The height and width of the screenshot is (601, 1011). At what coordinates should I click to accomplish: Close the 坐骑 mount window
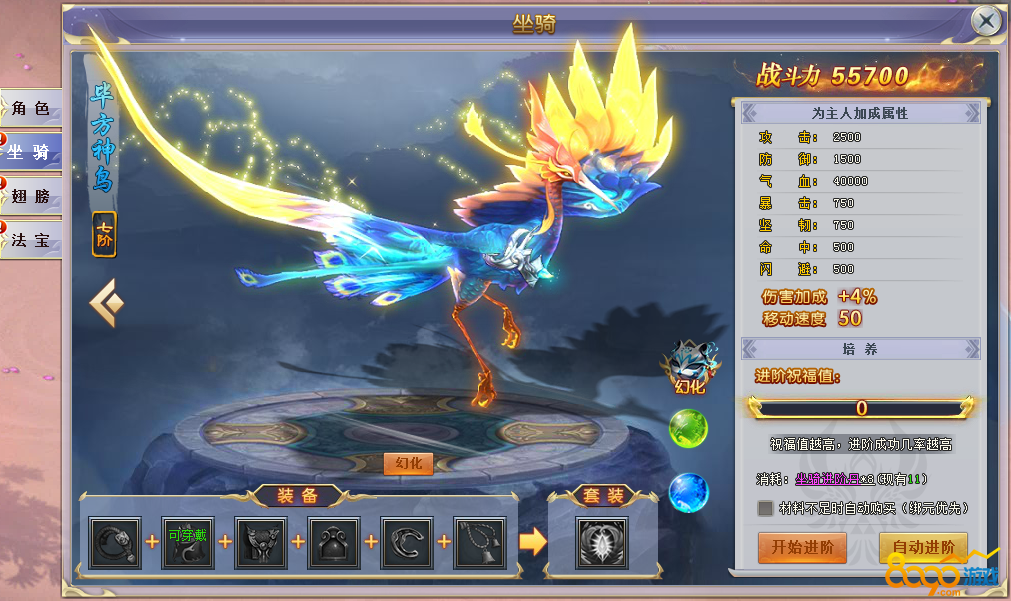(x=986, y=20)
